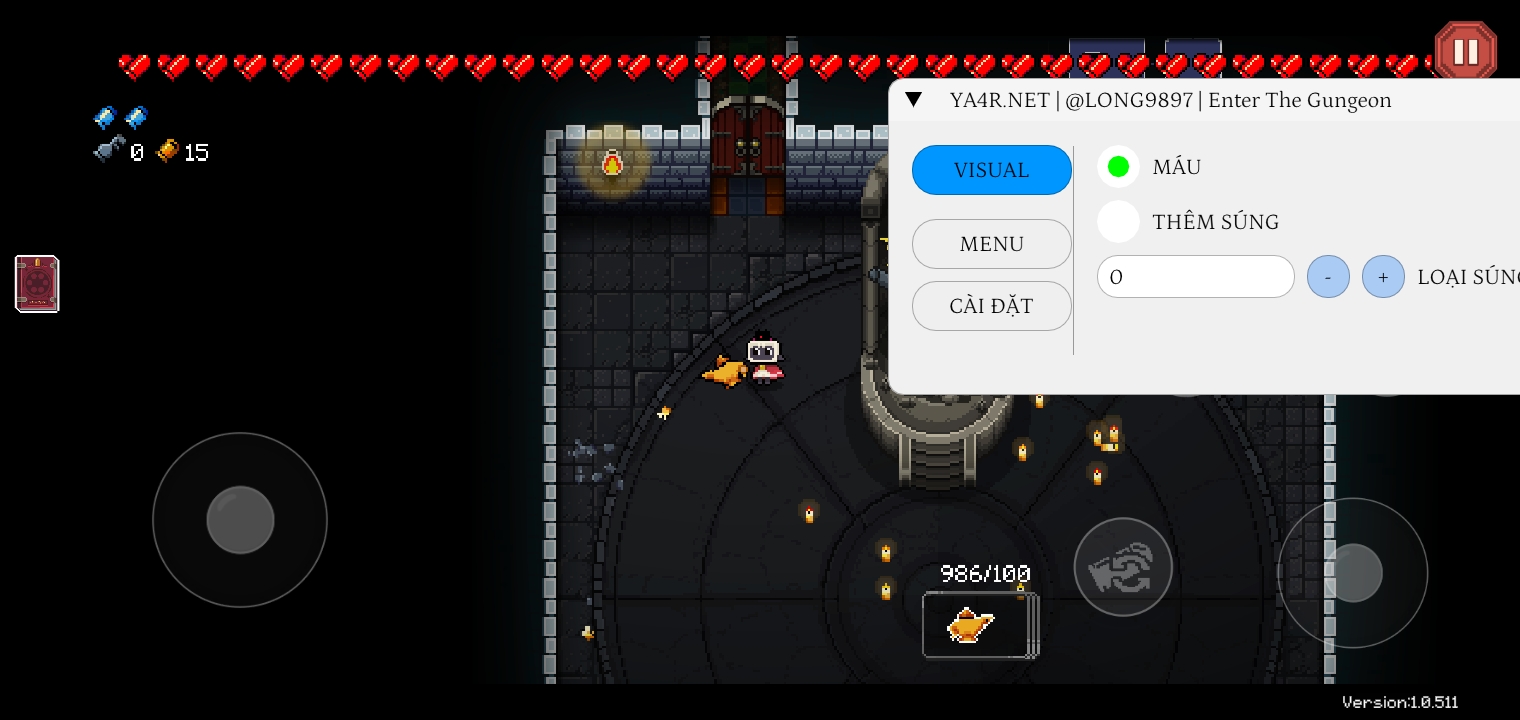Open the CÀI ĐẶT settings tab

[991, 306]
